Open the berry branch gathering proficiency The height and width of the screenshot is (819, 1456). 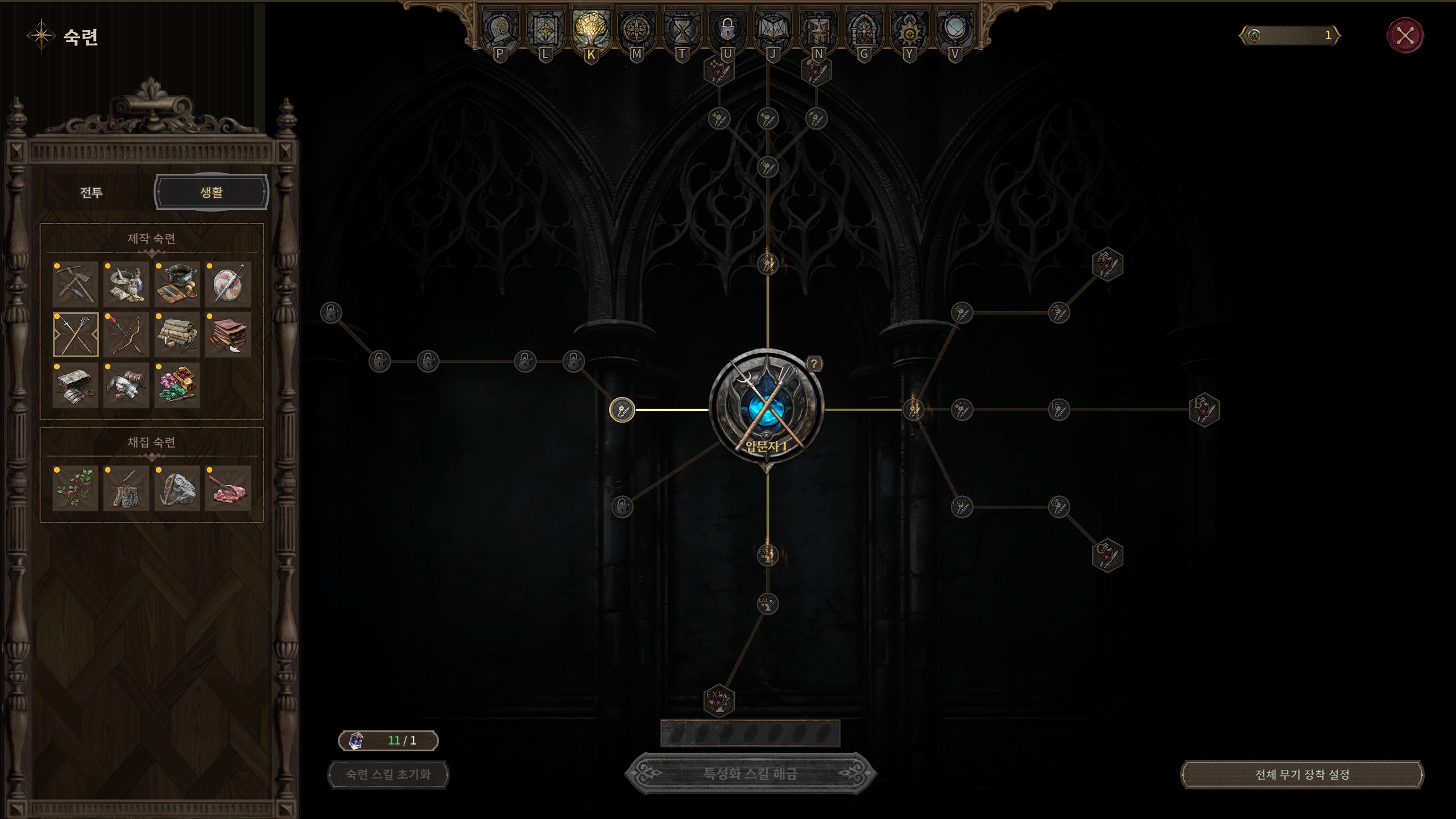pos(76,488)
